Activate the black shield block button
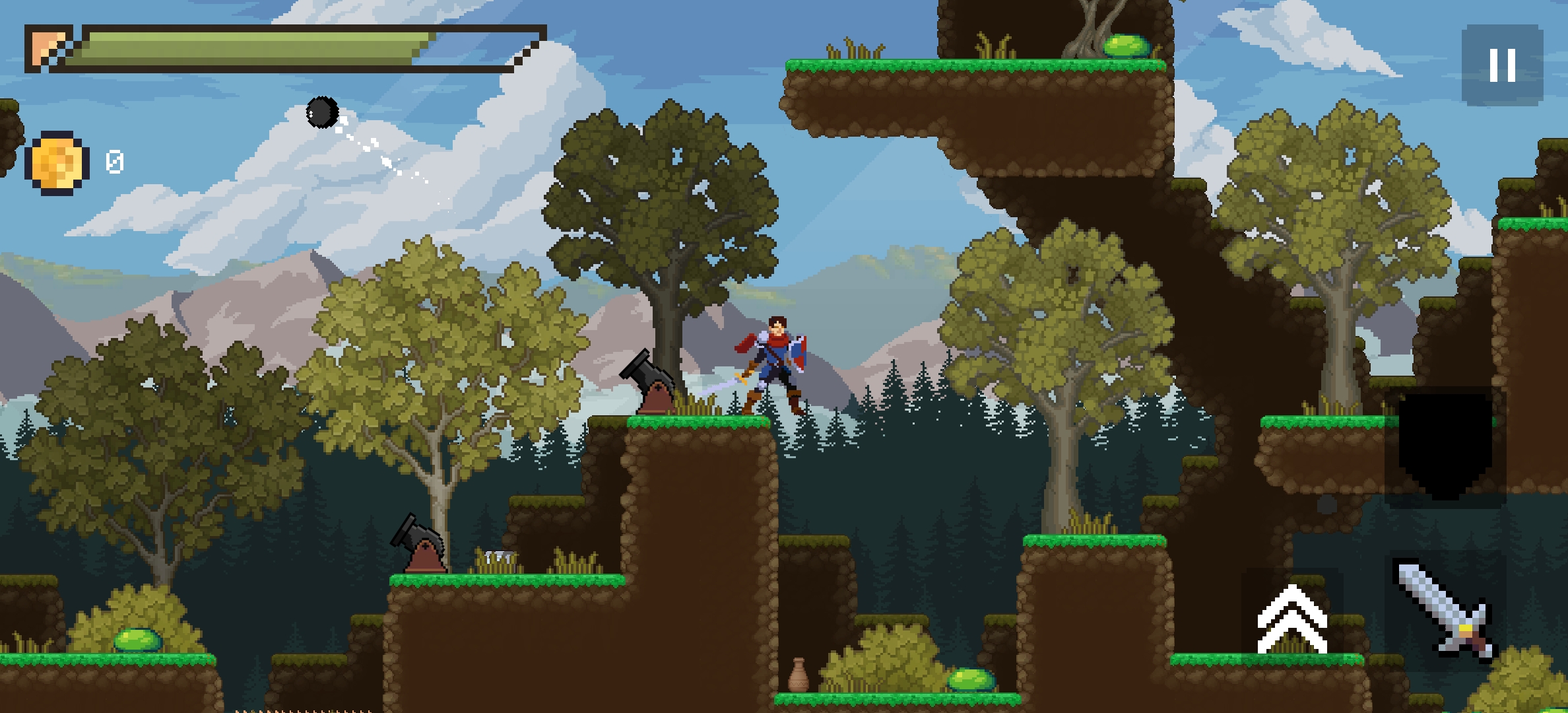1568x713 pixels. point(1445,446)
